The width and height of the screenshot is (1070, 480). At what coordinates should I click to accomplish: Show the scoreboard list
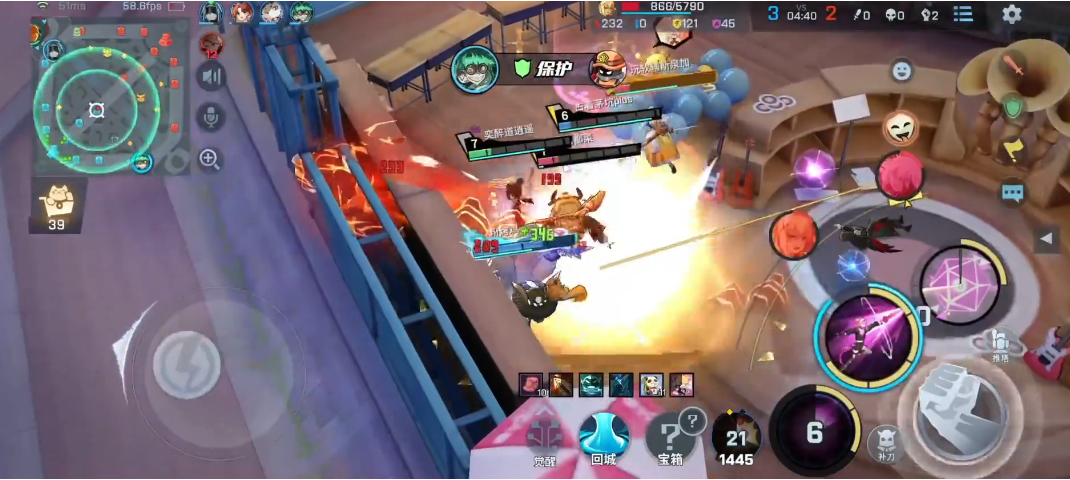click(x=963, y=14)
